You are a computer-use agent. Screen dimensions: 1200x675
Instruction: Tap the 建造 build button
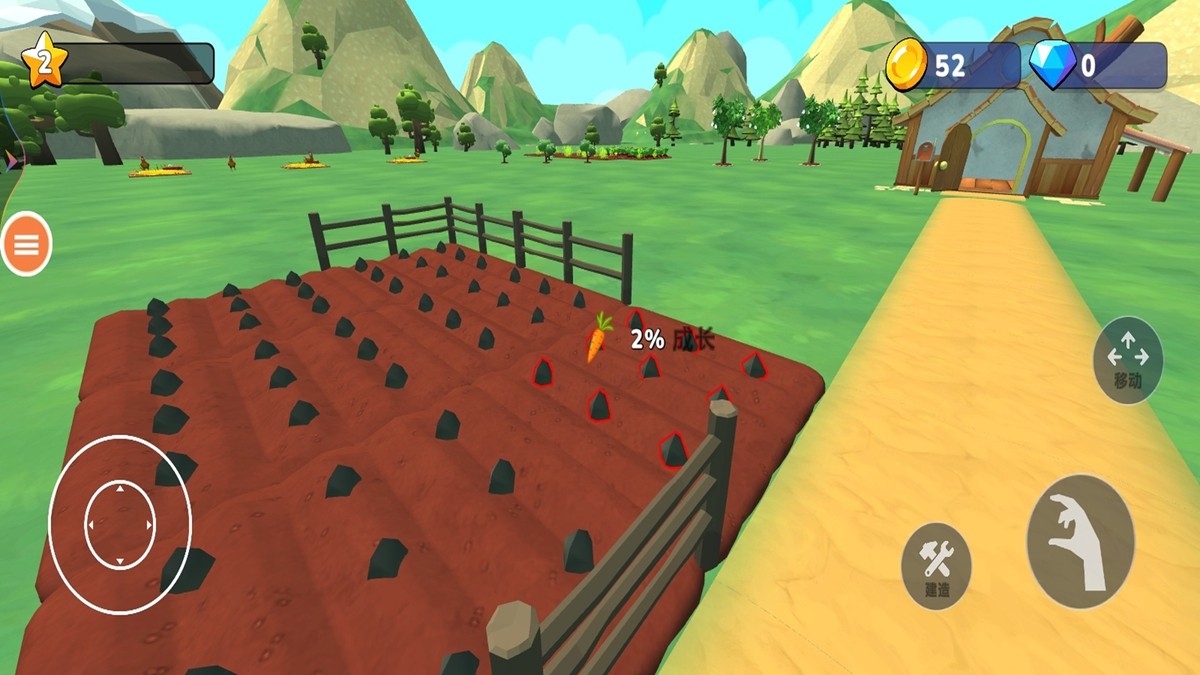coord(937,566)
